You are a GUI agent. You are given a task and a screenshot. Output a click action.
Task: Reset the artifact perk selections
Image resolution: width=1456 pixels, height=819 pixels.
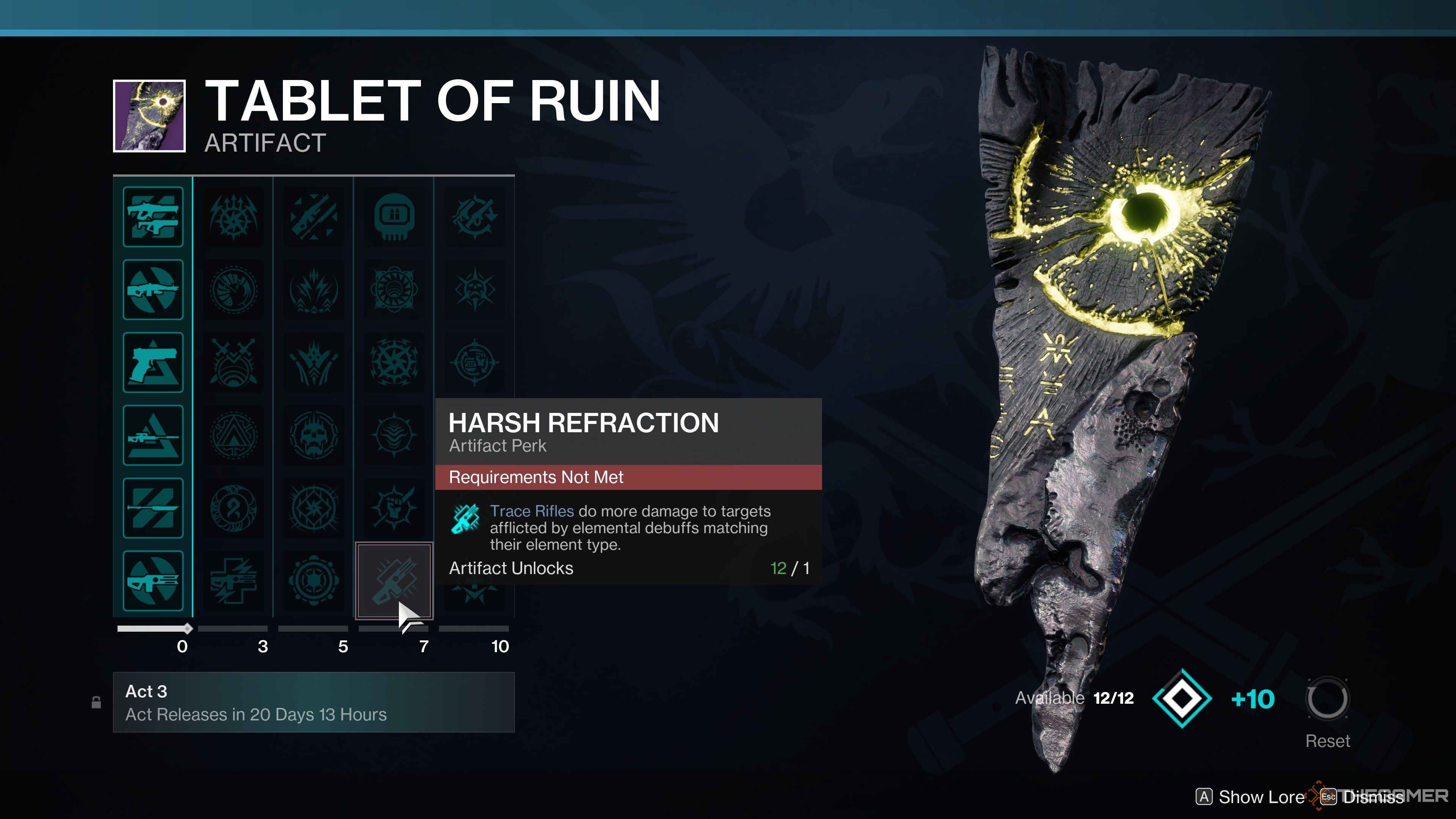(x=1327, y=700)
